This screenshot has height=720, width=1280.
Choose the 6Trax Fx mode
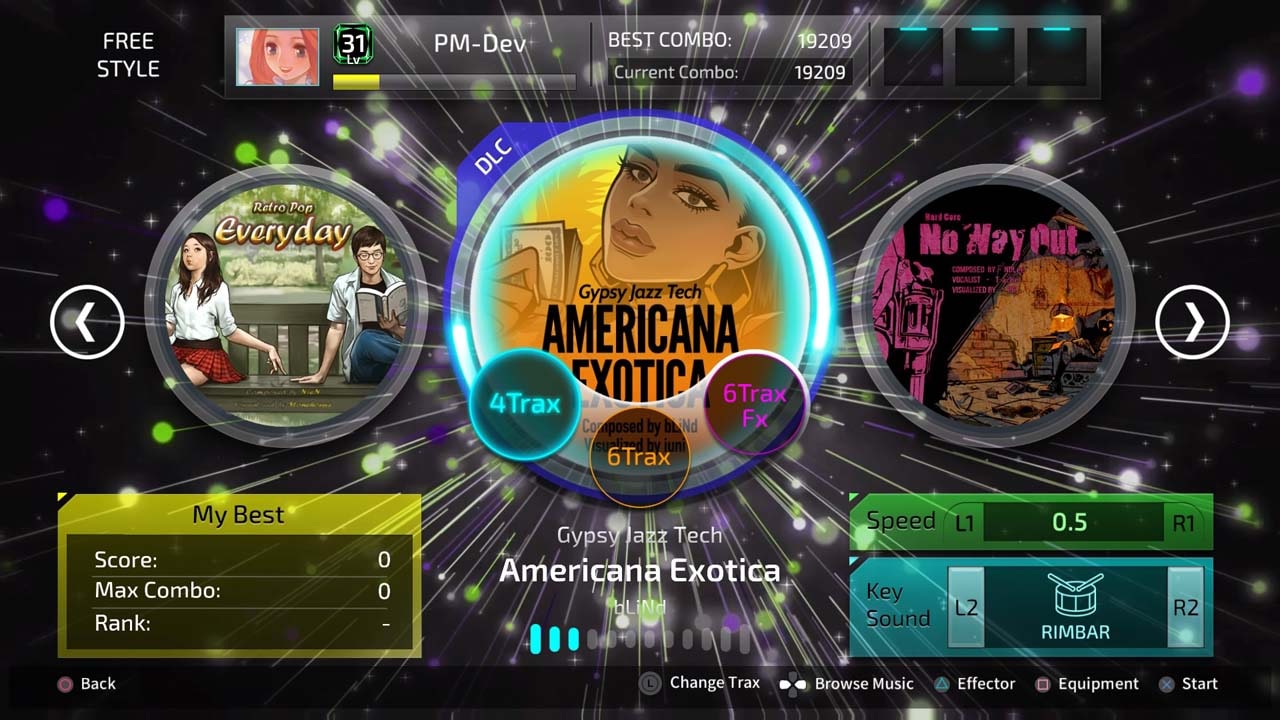tap(755, 402)
